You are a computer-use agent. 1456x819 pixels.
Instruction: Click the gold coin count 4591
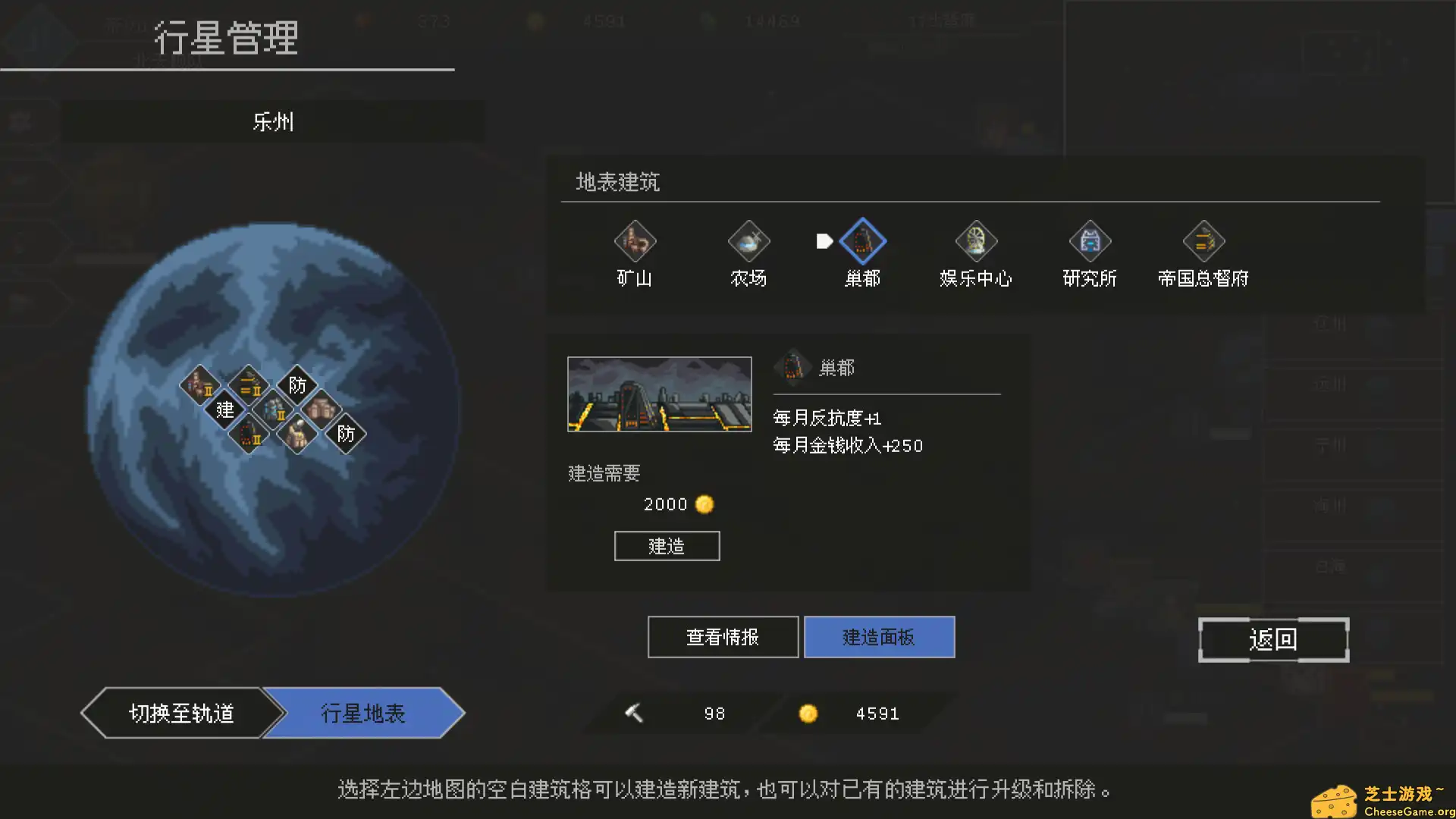click(877, 713)
